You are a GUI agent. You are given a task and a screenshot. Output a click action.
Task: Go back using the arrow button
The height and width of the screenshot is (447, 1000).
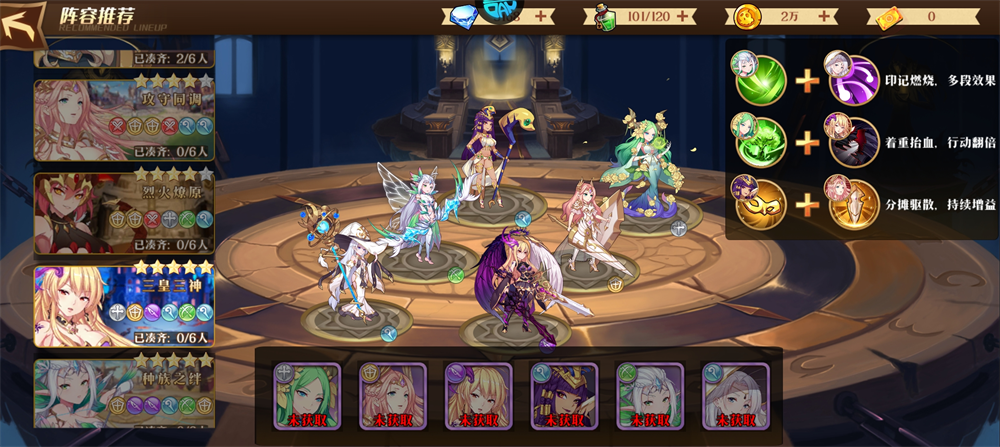pyautogui.click(x=24, y=23)
